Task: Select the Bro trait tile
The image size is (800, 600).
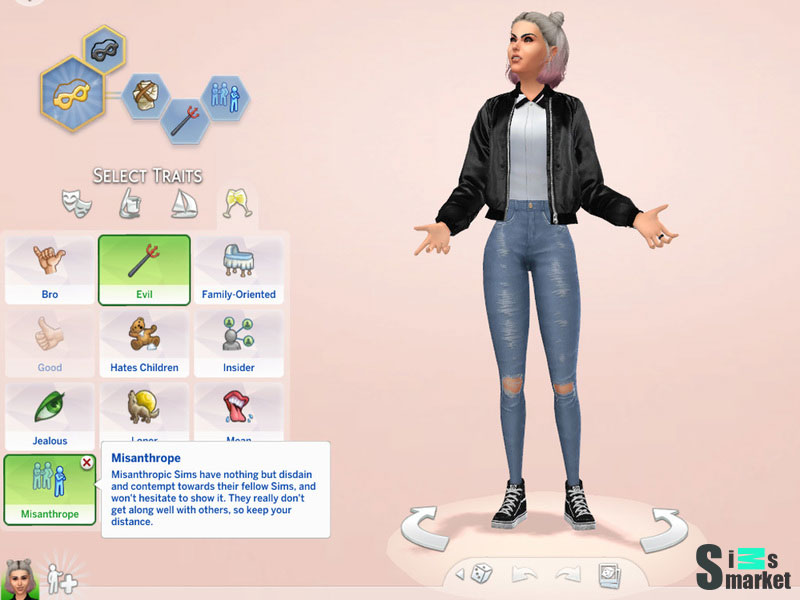Action: [49, 270]
